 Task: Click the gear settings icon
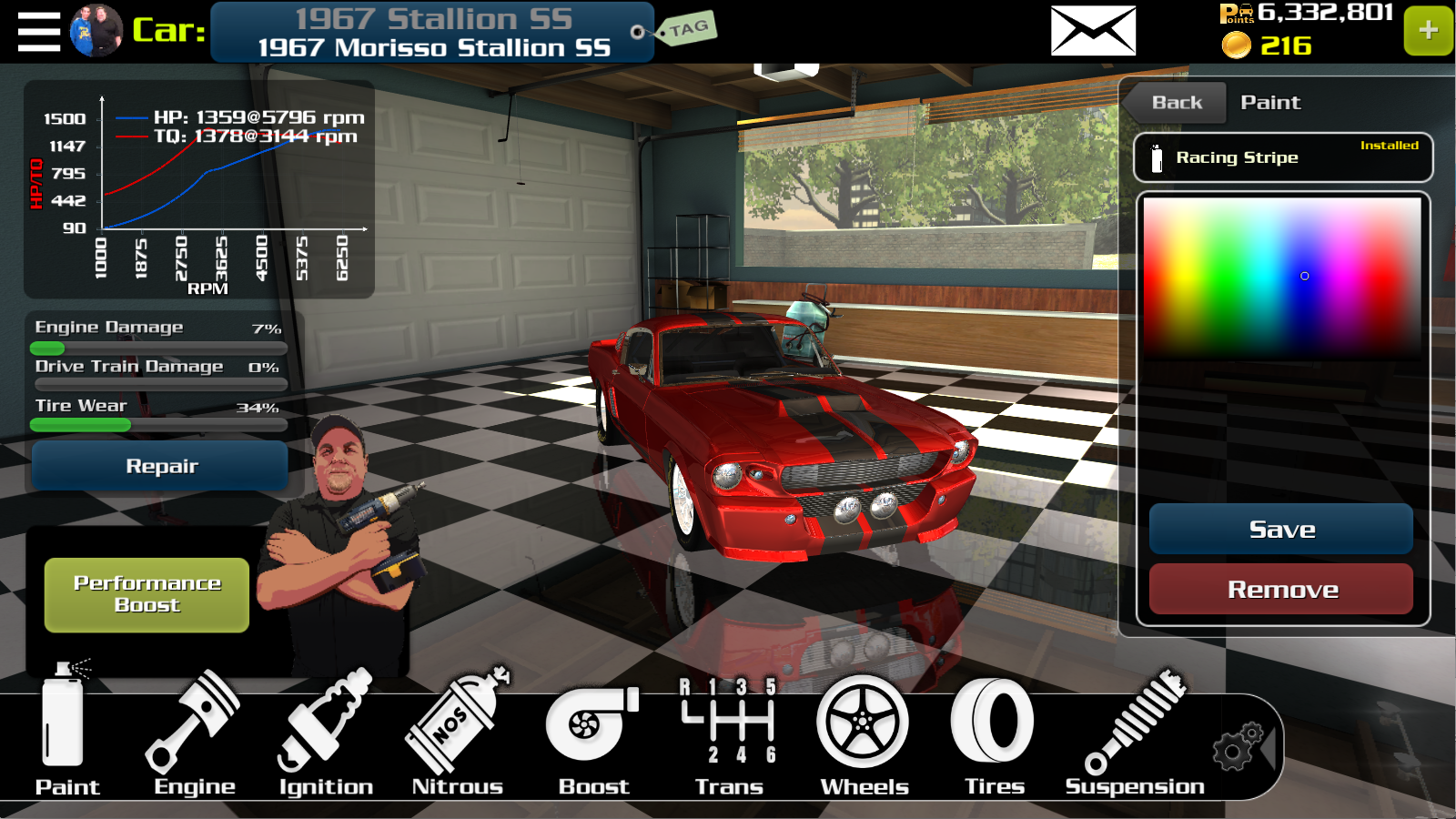pyautogui.click(x=1239, y=747)
